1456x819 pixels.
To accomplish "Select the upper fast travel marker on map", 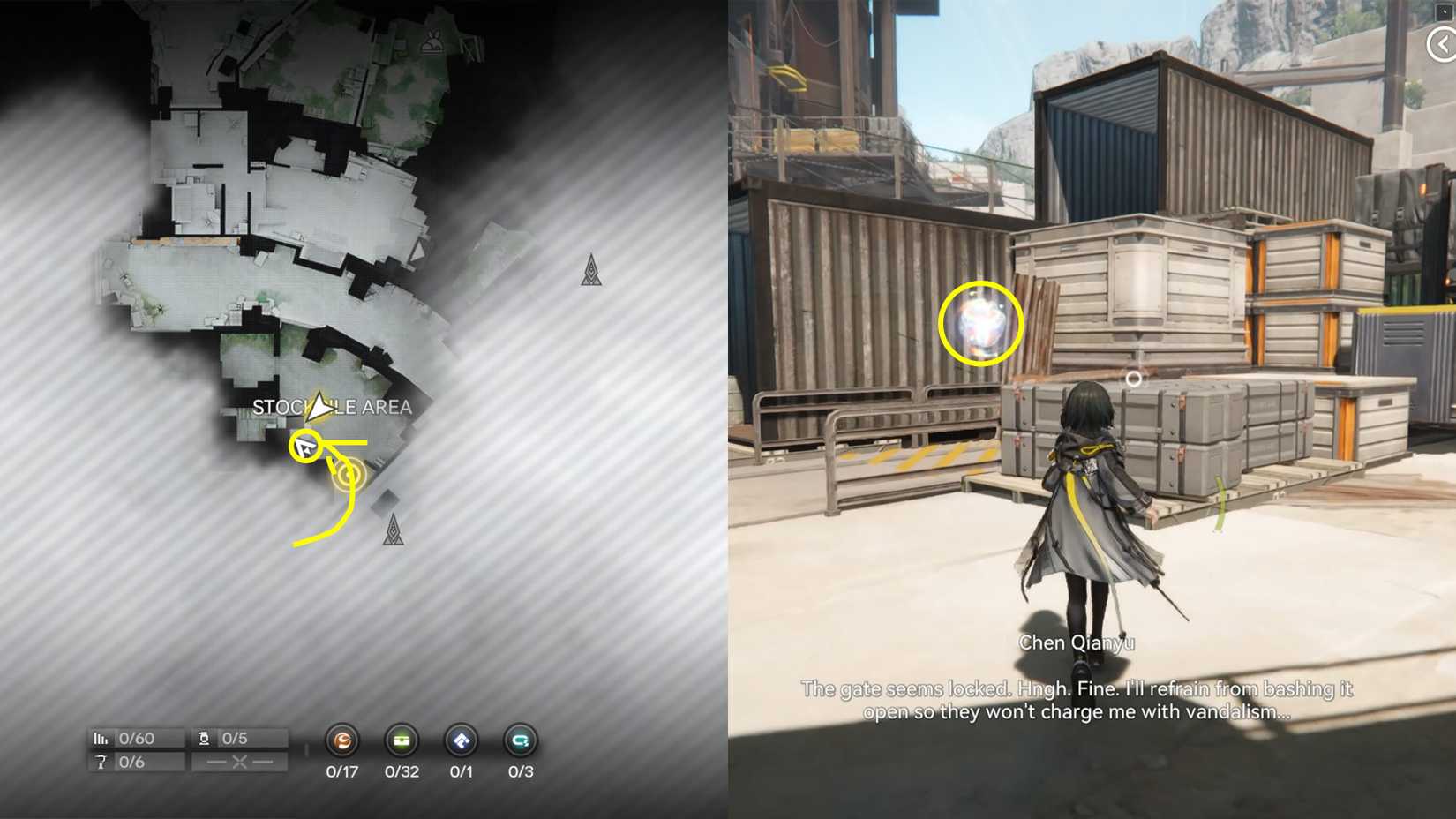I will point(592,270).
